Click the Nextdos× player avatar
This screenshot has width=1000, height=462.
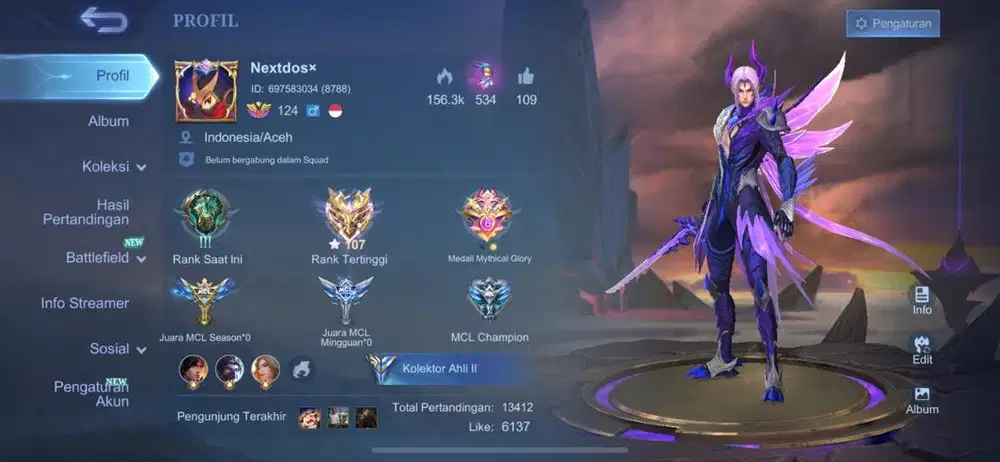coord(206,91)
